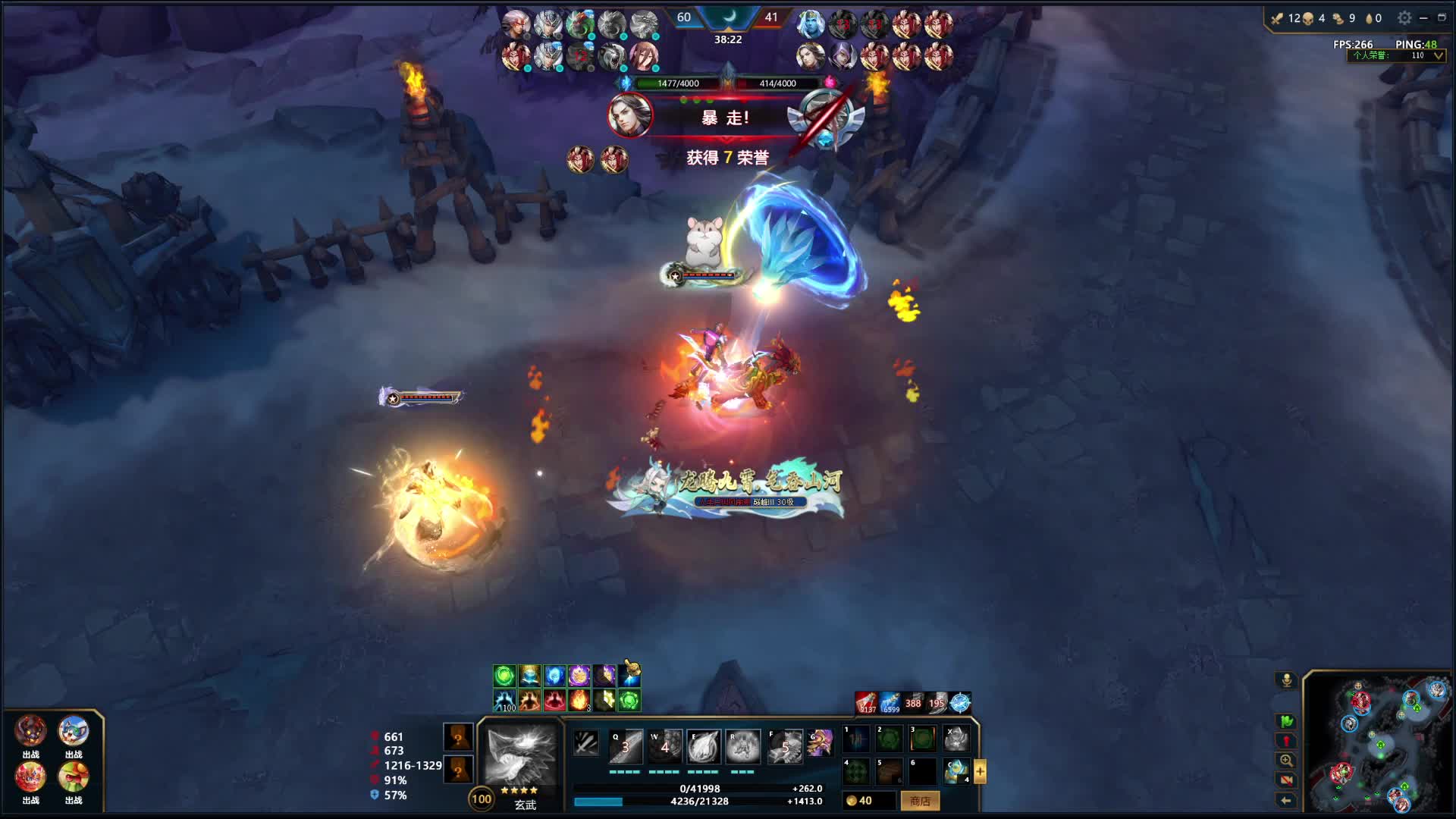Toggle the microphone voice button

coord(1286,680)
